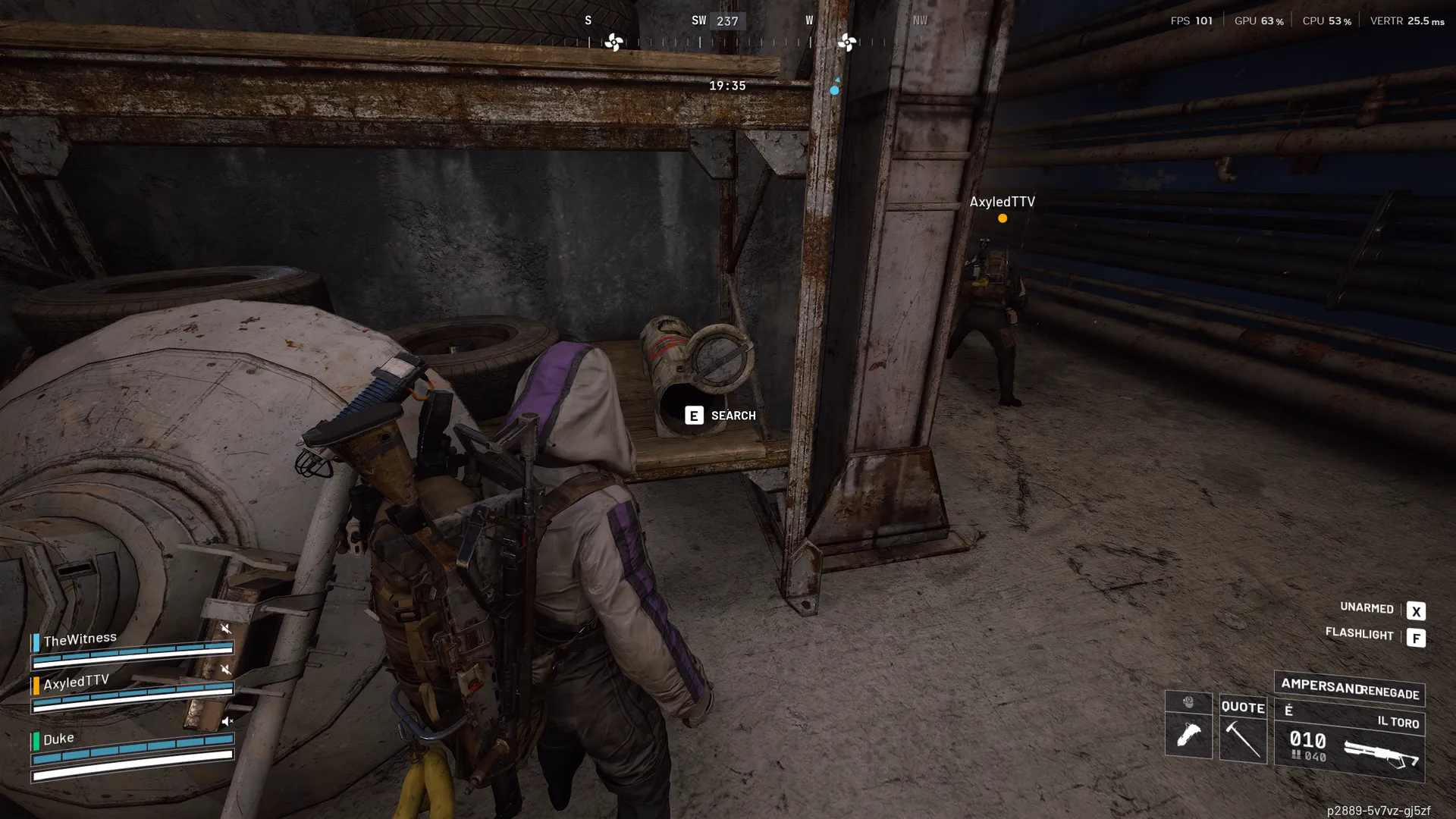The image size is (1456, 819).
Task: Select the gadget slot left of the pickaxe
Action: tap(1188, 734)
